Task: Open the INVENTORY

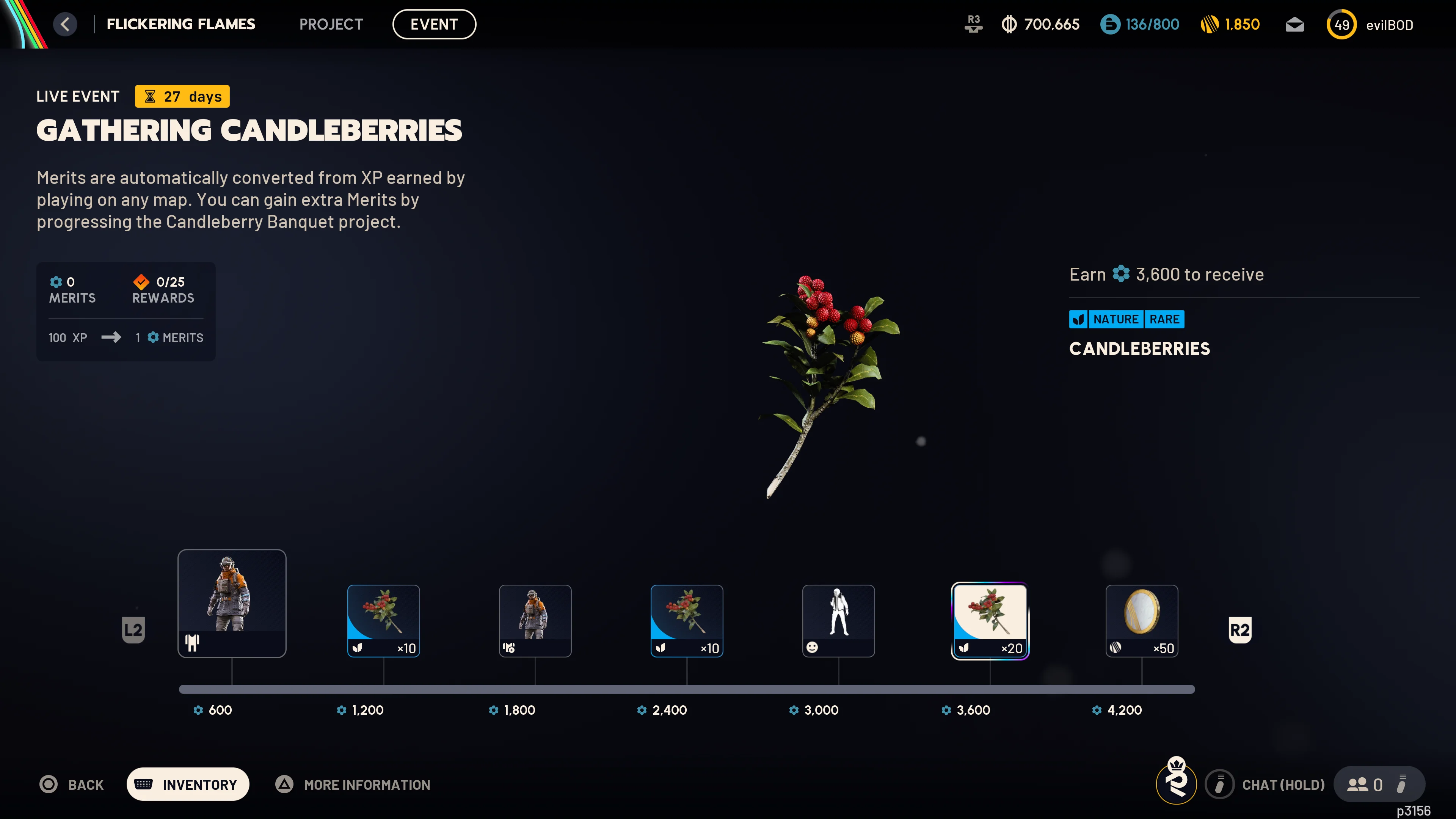Action: click(188, 784)
